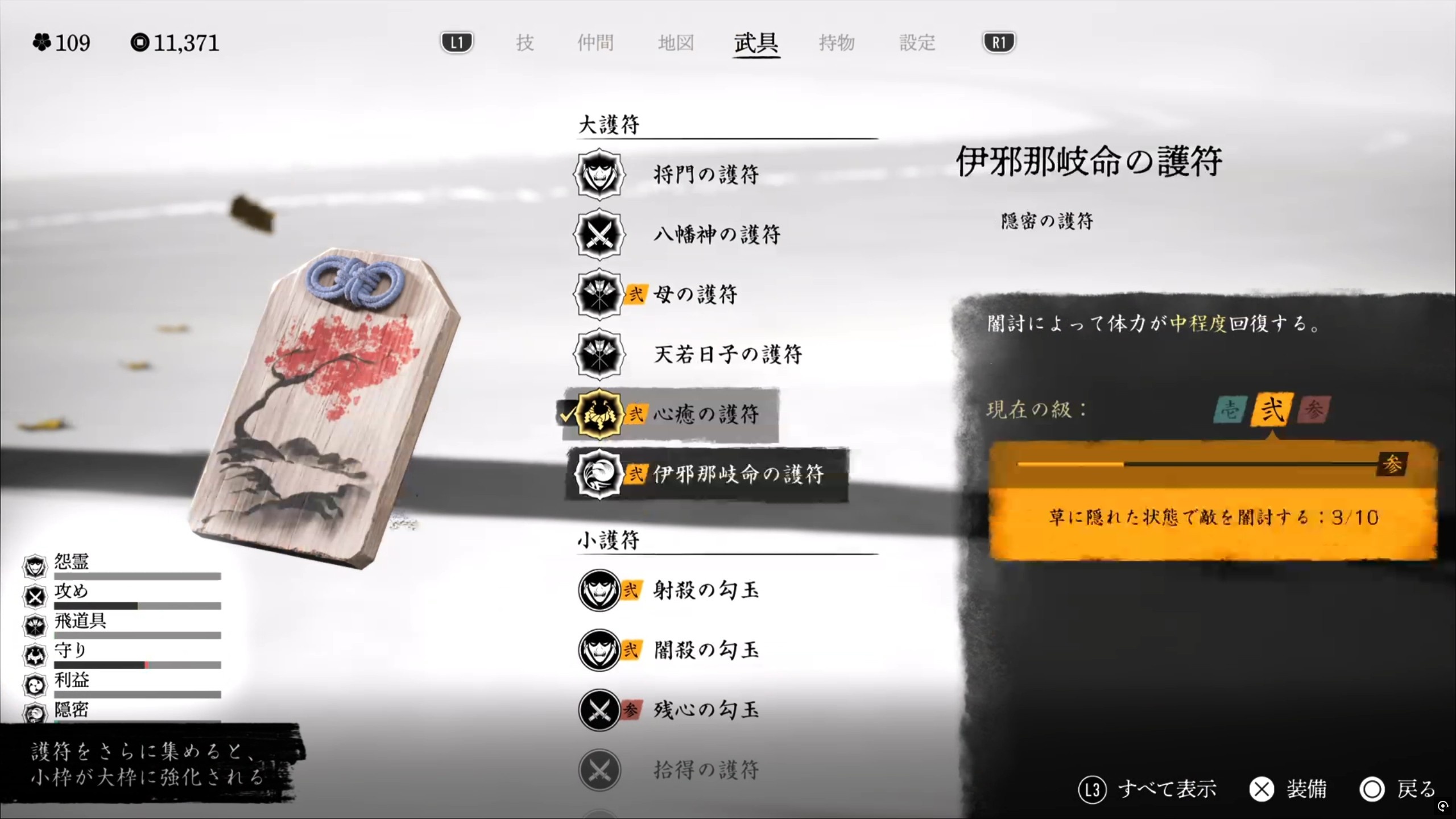This screenshot has width=1456, height=819.
Task: Click the 隠密 stat icon on the left
Action: click(x=35, y=714)
